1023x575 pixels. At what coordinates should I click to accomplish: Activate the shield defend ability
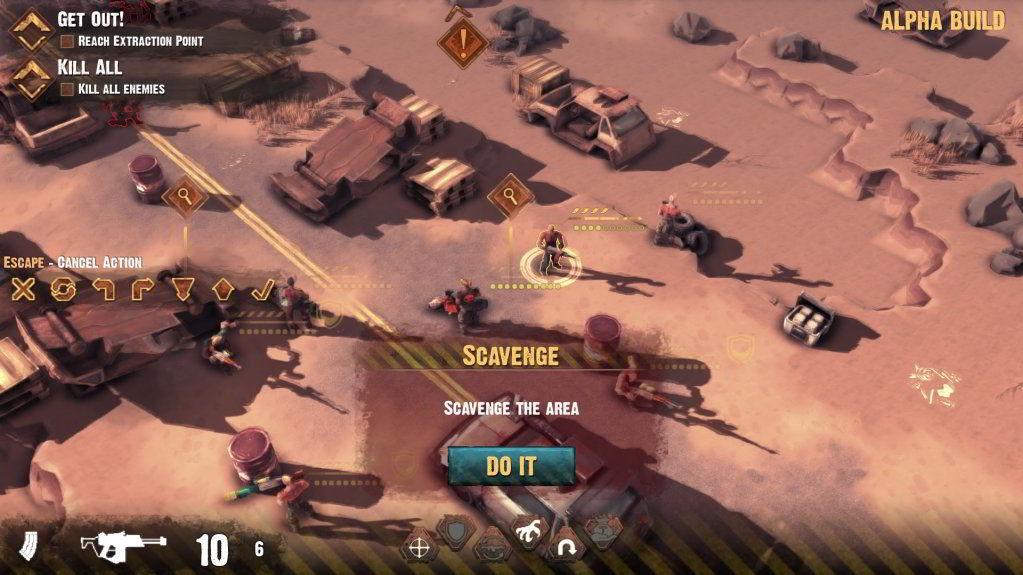[456, 532]
